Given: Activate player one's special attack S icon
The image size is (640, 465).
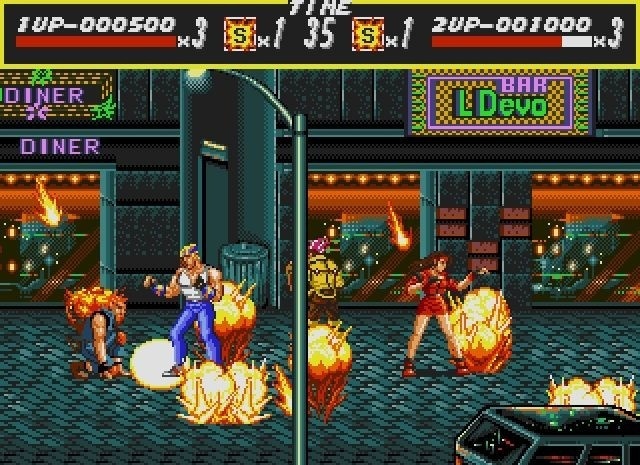Looking at the screenshot, I should [239, 37].
